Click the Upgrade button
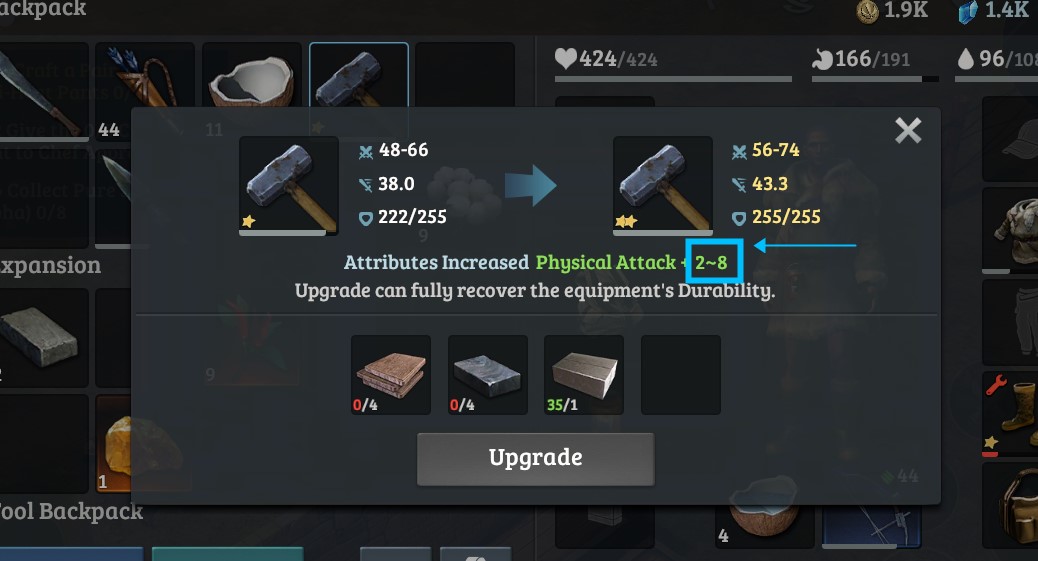The height and width of the screenshot is (561, 1038). [x=535, y=459]
